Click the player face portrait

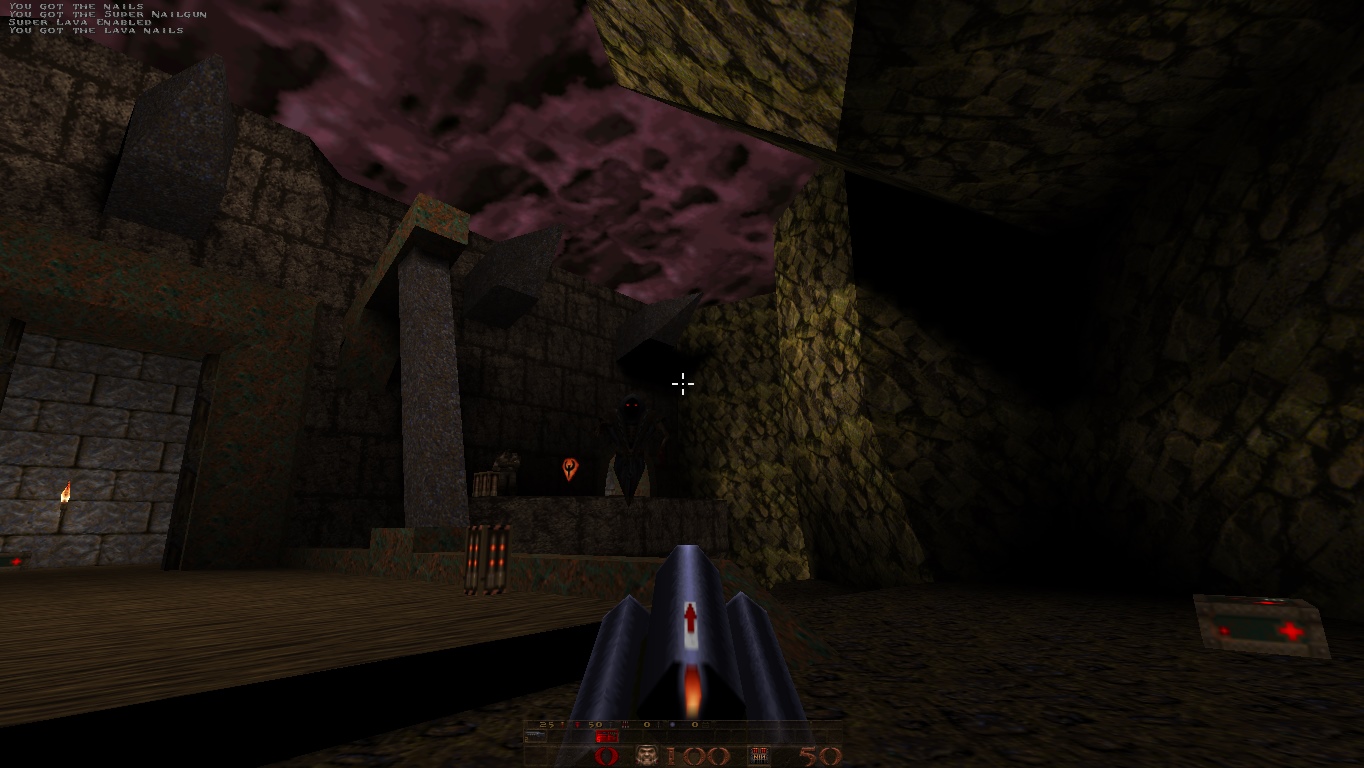(648, 756)
